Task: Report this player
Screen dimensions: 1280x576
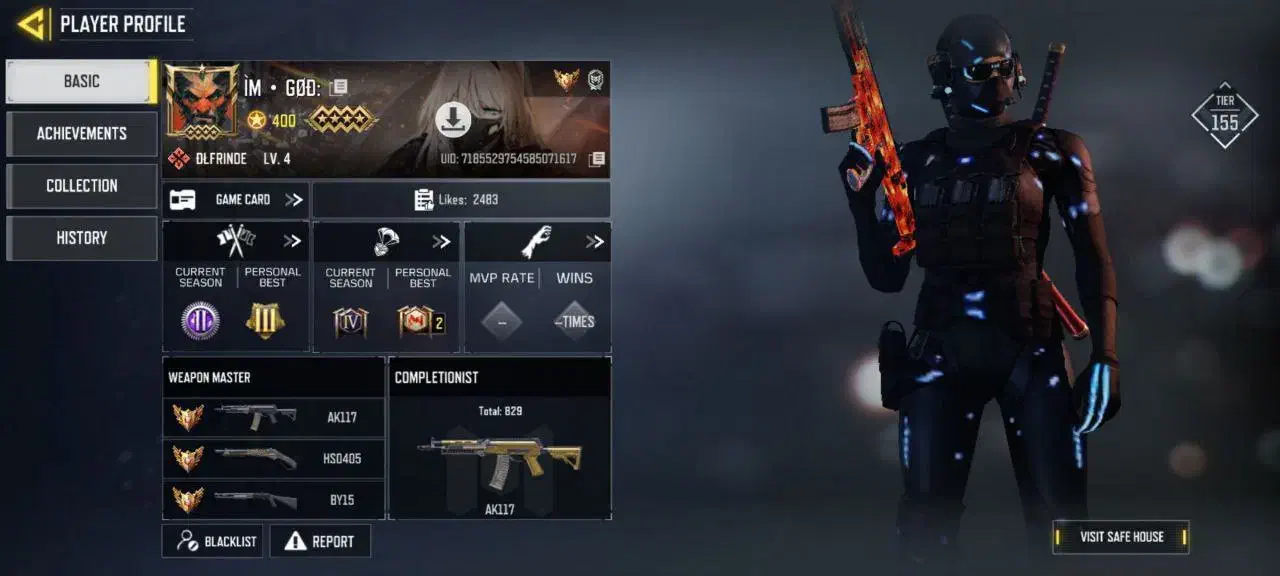Action: click(320, 541)
